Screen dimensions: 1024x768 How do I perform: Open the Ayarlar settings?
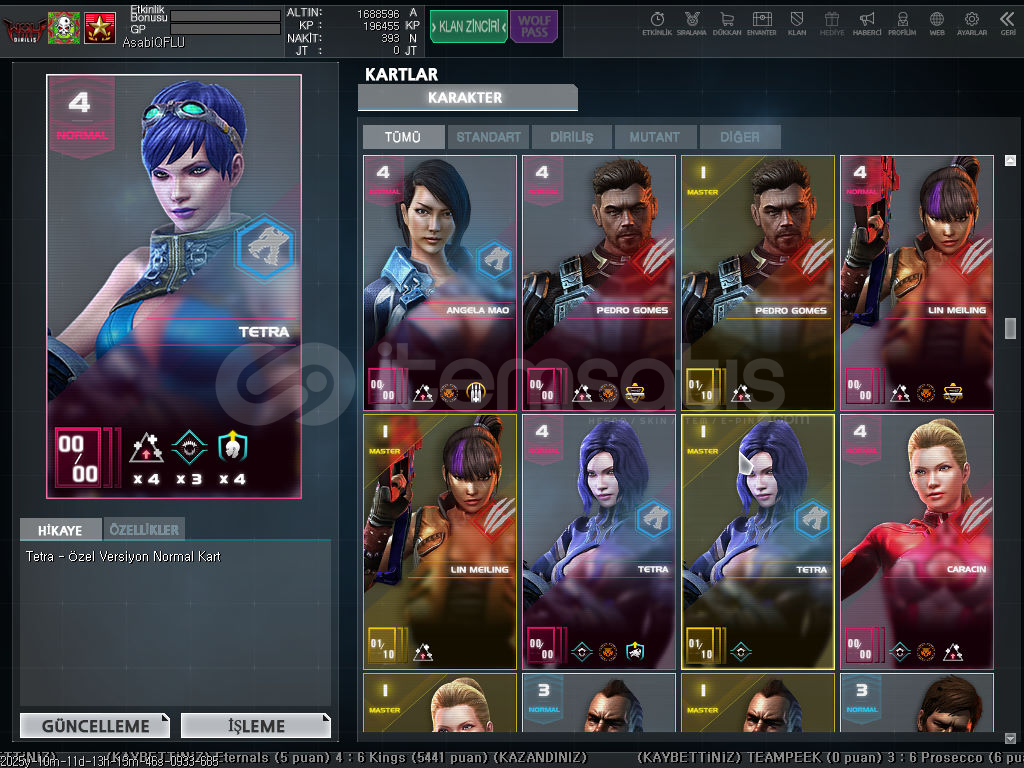[971, 23]
